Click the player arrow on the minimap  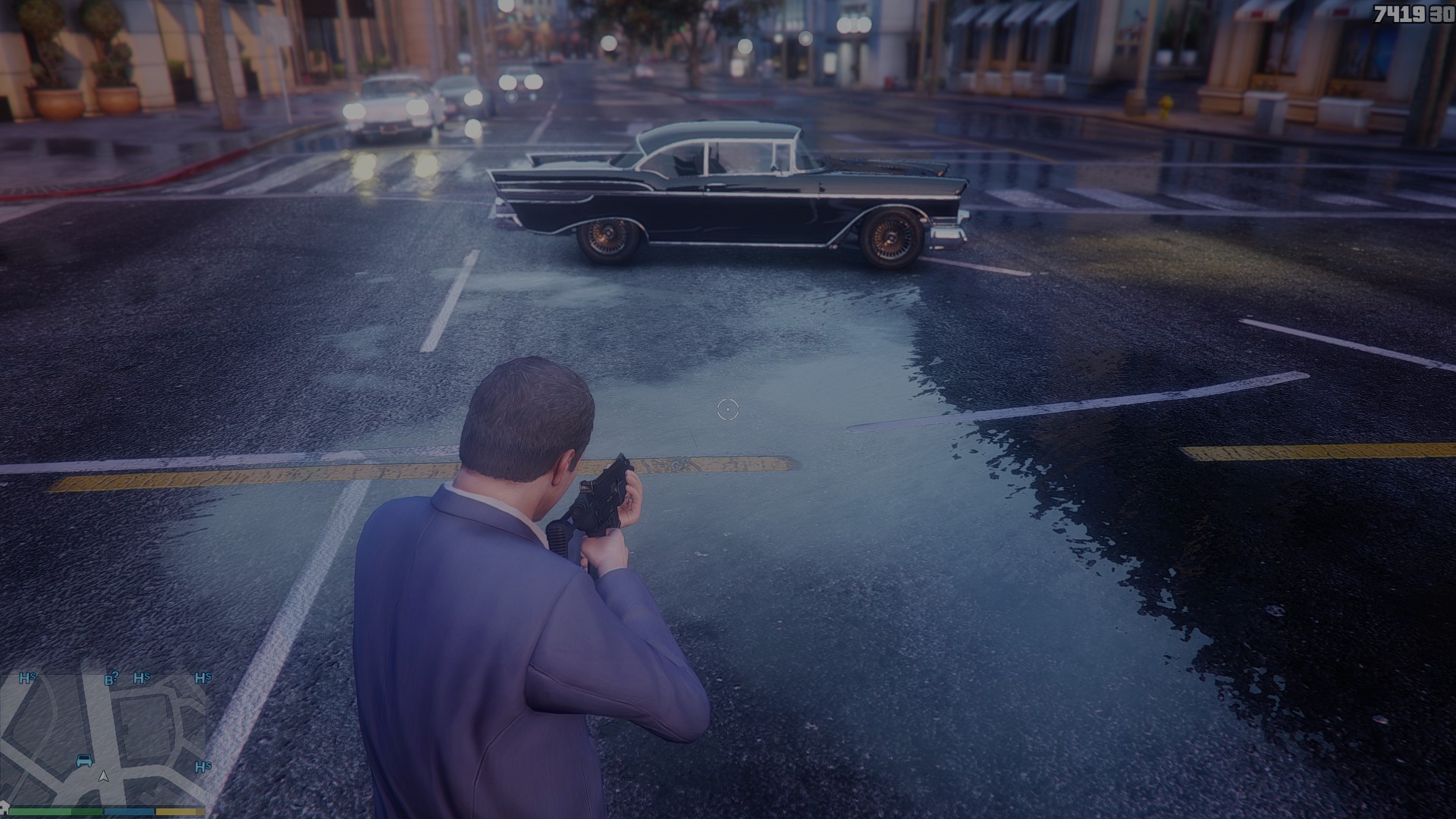pyautogui.click(x=104, y=777)
